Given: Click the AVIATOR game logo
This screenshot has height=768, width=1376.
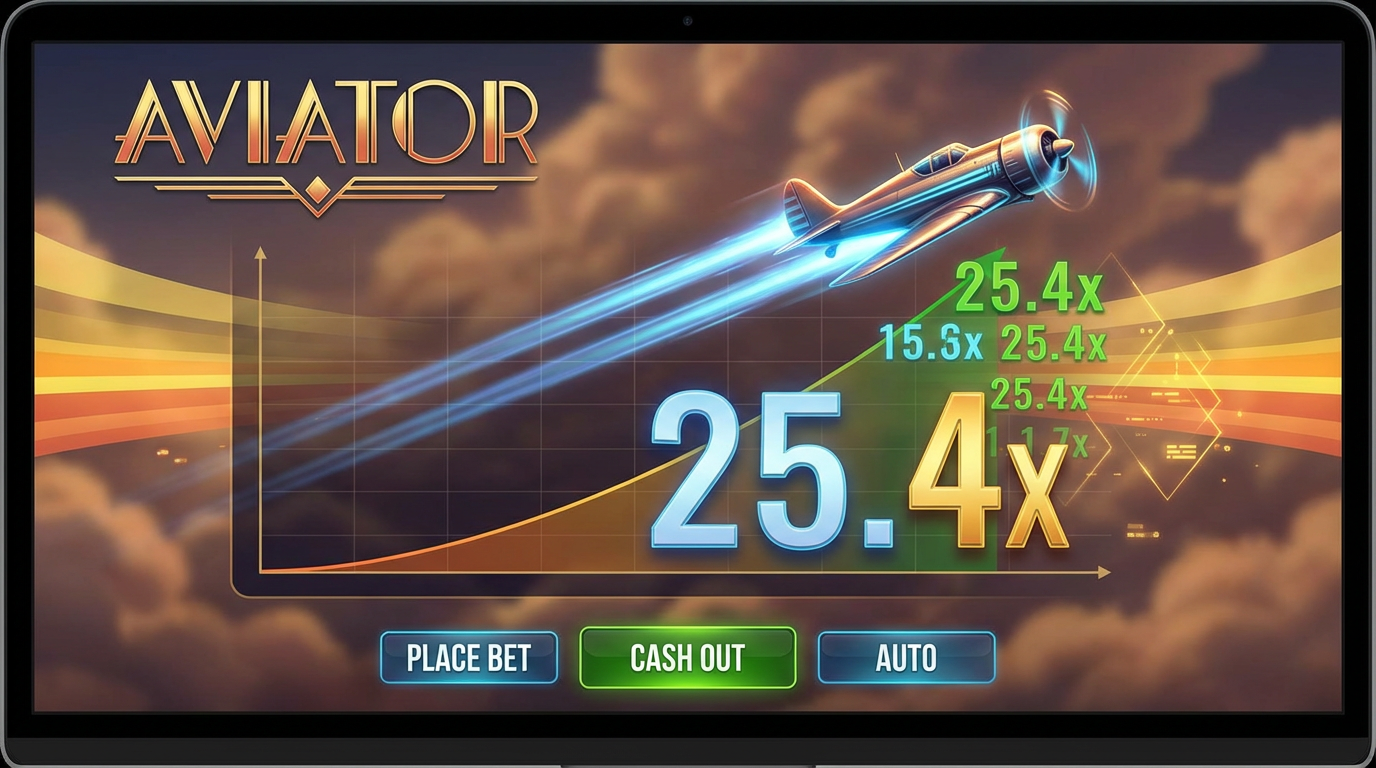Looking at the screenshot, I should (x=330, y=135).
